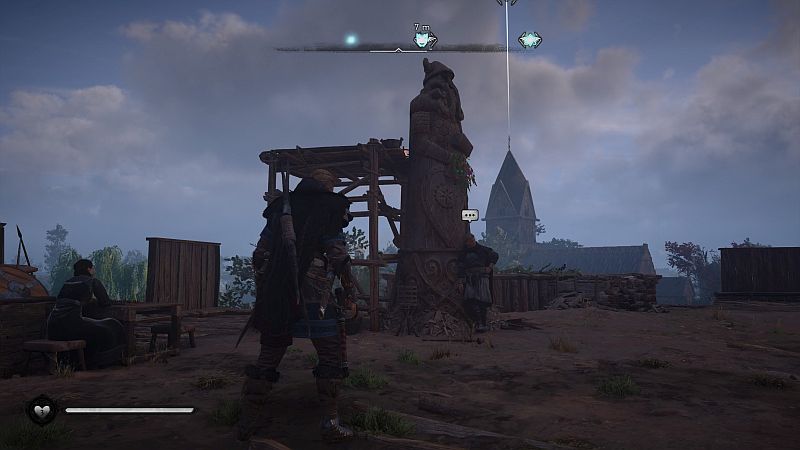The width and height of the screenshot is (800, 450).
Task: Click the heart health icon
Action: coord(41,409)
